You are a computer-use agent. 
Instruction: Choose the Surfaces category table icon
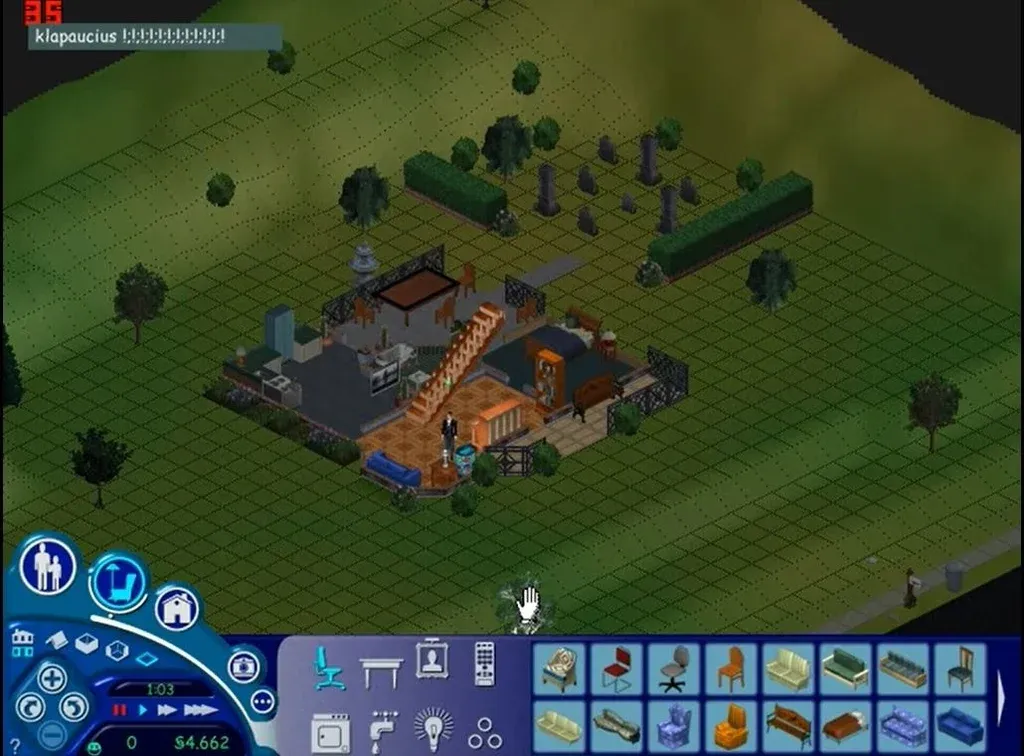[x=381, y=670]
